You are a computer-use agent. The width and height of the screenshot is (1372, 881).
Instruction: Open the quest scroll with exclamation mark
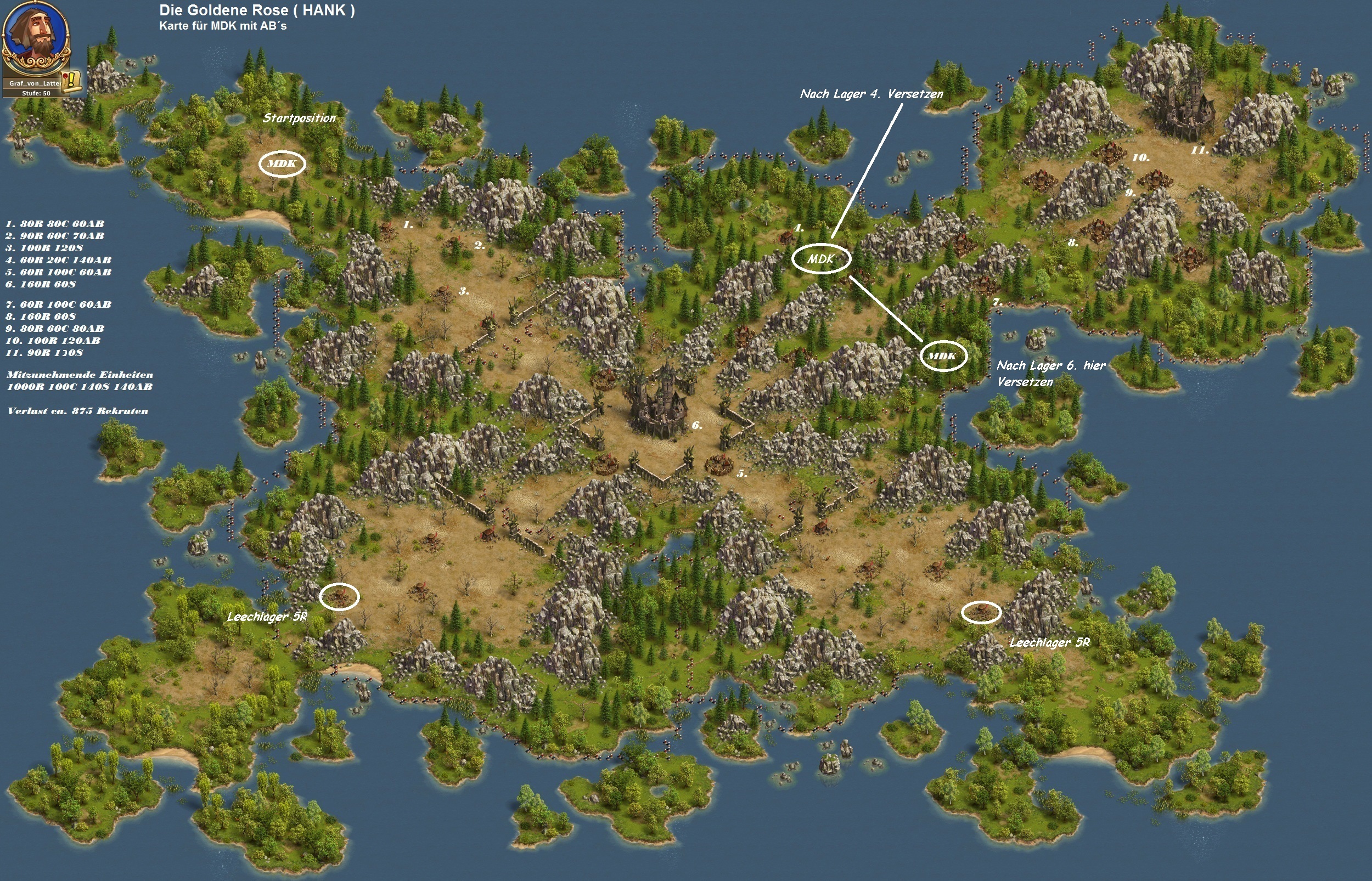[71, 80]
